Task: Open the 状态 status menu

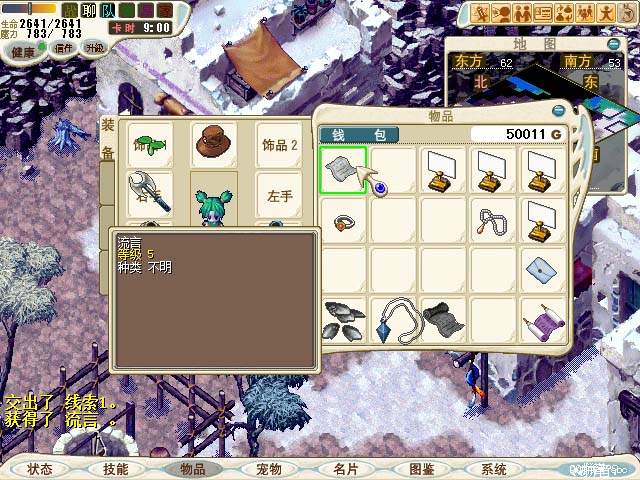Action: (40, 469)
